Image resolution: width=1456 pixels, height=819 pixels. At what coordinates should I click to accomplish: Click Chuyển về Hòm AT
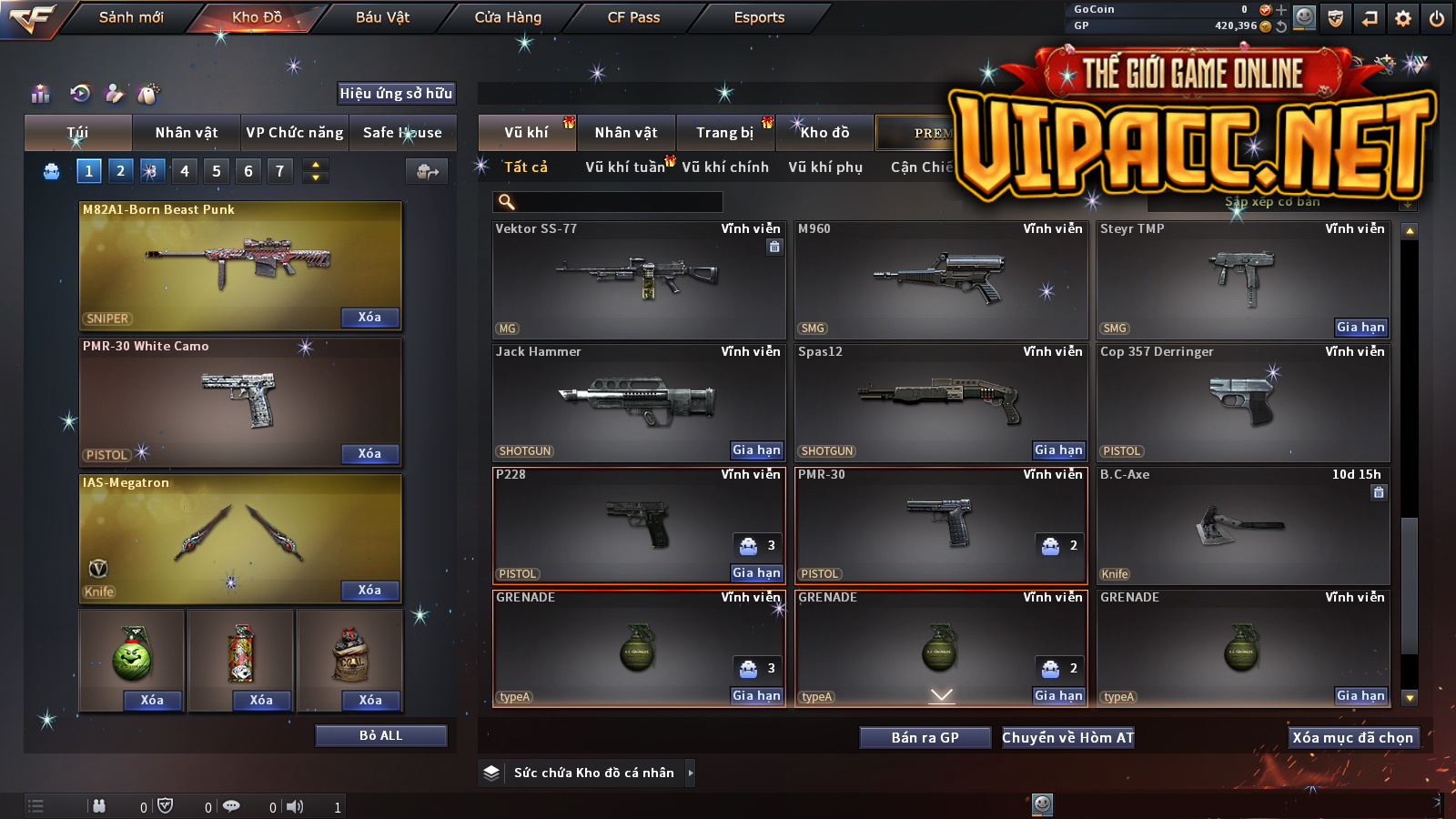1067,738
